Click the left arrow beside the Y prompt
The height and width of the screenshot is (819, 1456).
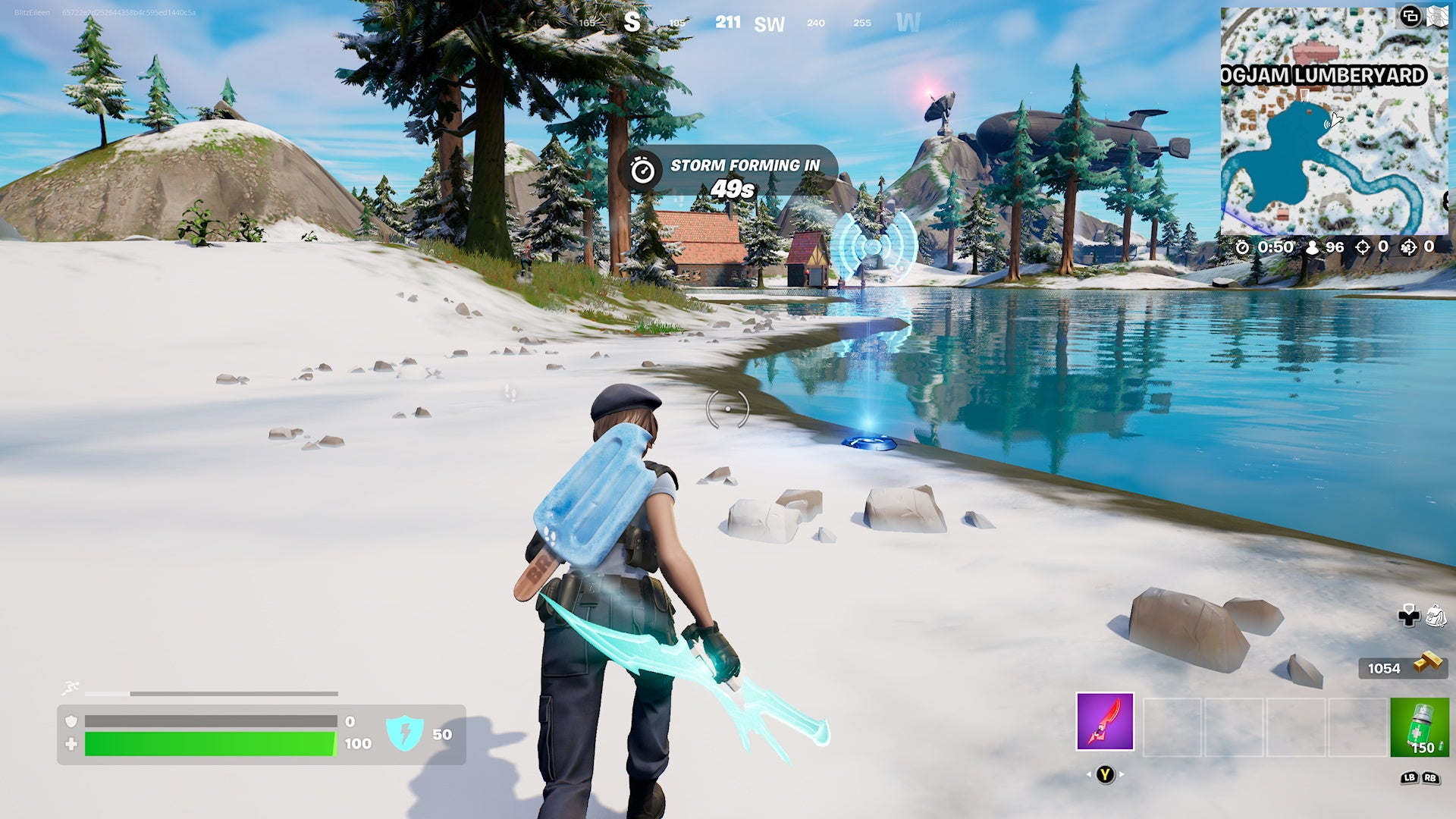pyautogui.click(x=1090, y=775)
